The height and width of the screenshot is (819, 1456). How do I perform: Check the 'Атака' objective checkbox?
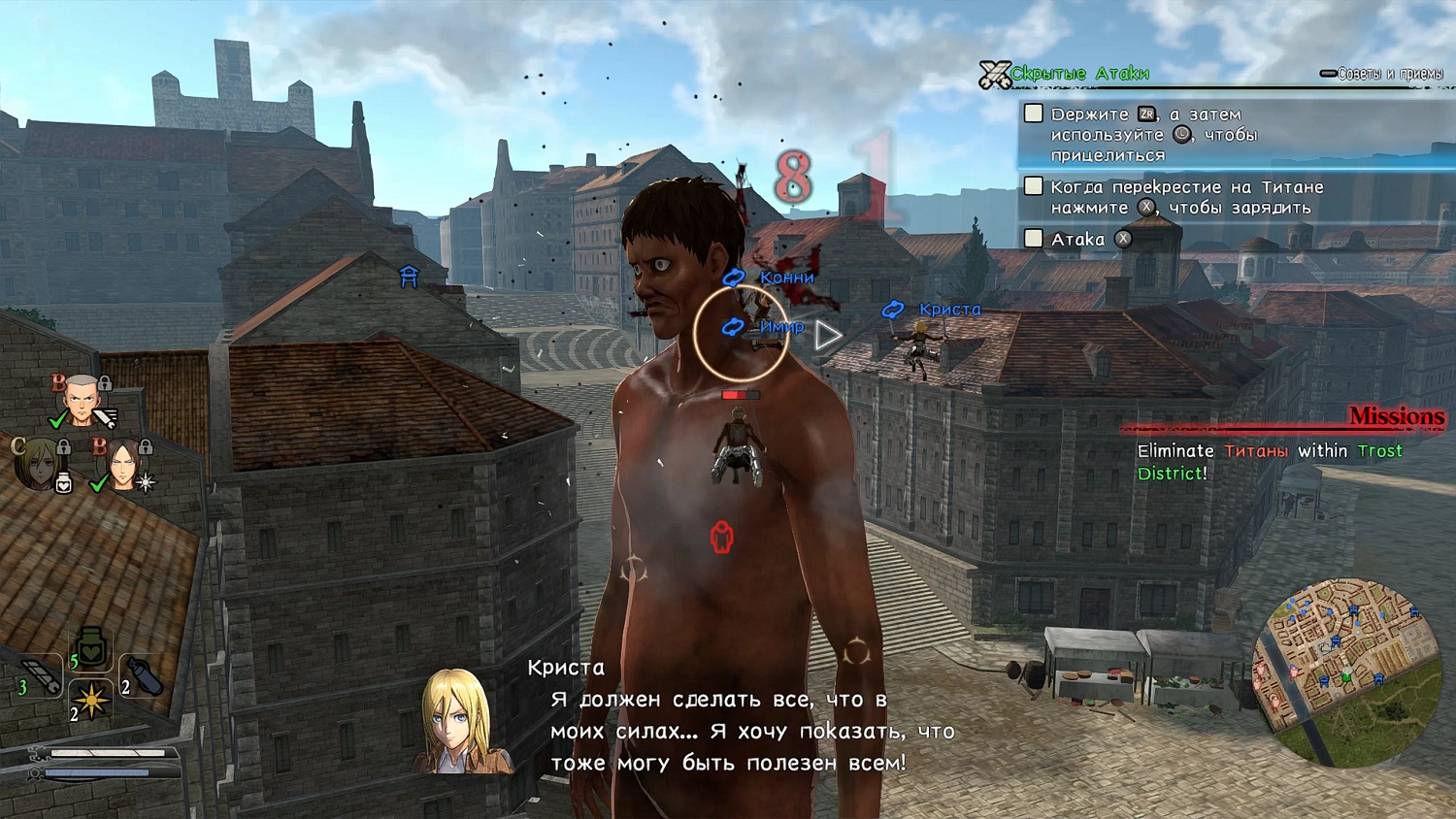pos(1032,239)
